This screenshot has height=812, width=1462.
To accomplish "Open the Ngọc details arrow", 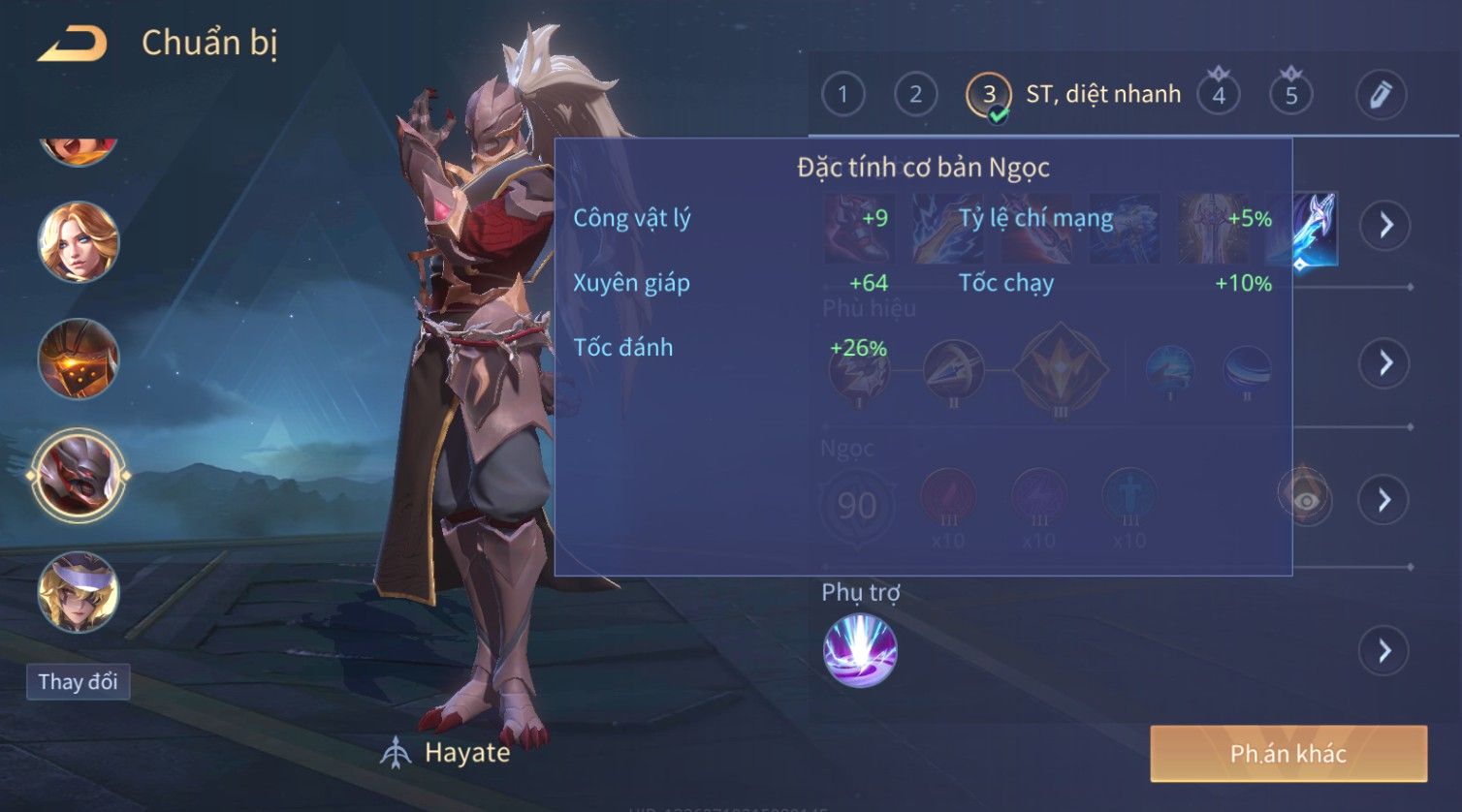I will 1384,500.
